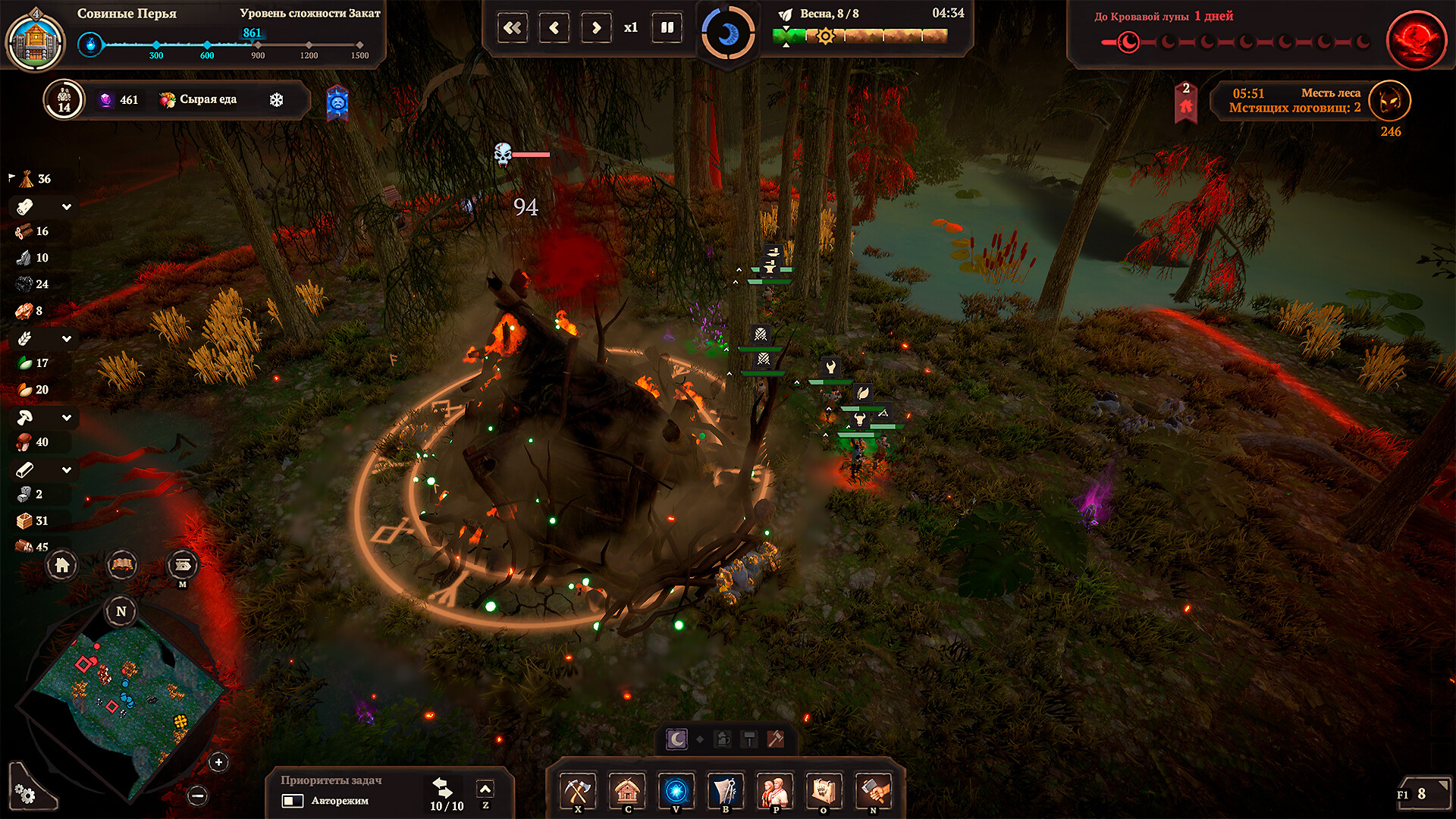Decrease game speed with the single left arrow
The image size is (1456, 819).
tap(554, 28)
